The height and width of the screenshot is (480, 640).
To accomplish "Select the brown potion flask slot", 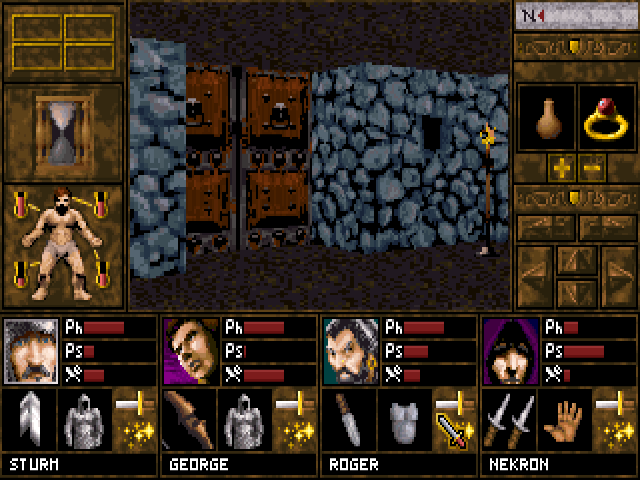I will 545,120.
